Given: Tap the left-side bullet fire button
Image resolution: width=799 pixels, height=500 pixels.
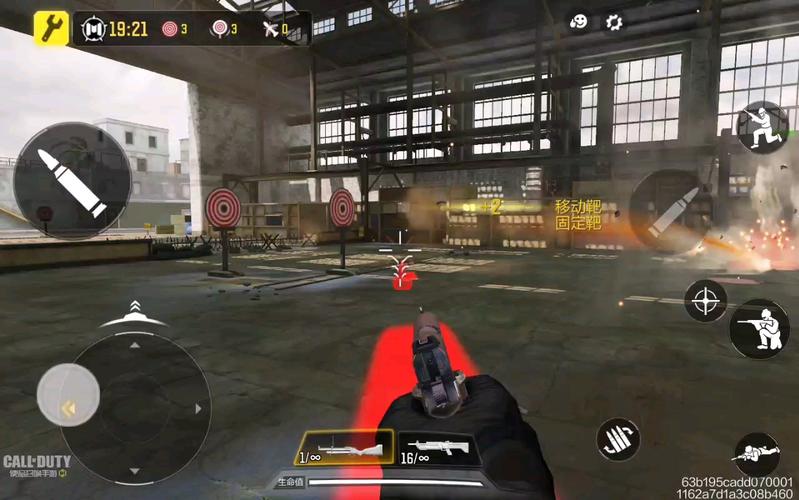Looking at the screenshot, I should (x=72, y=181).
